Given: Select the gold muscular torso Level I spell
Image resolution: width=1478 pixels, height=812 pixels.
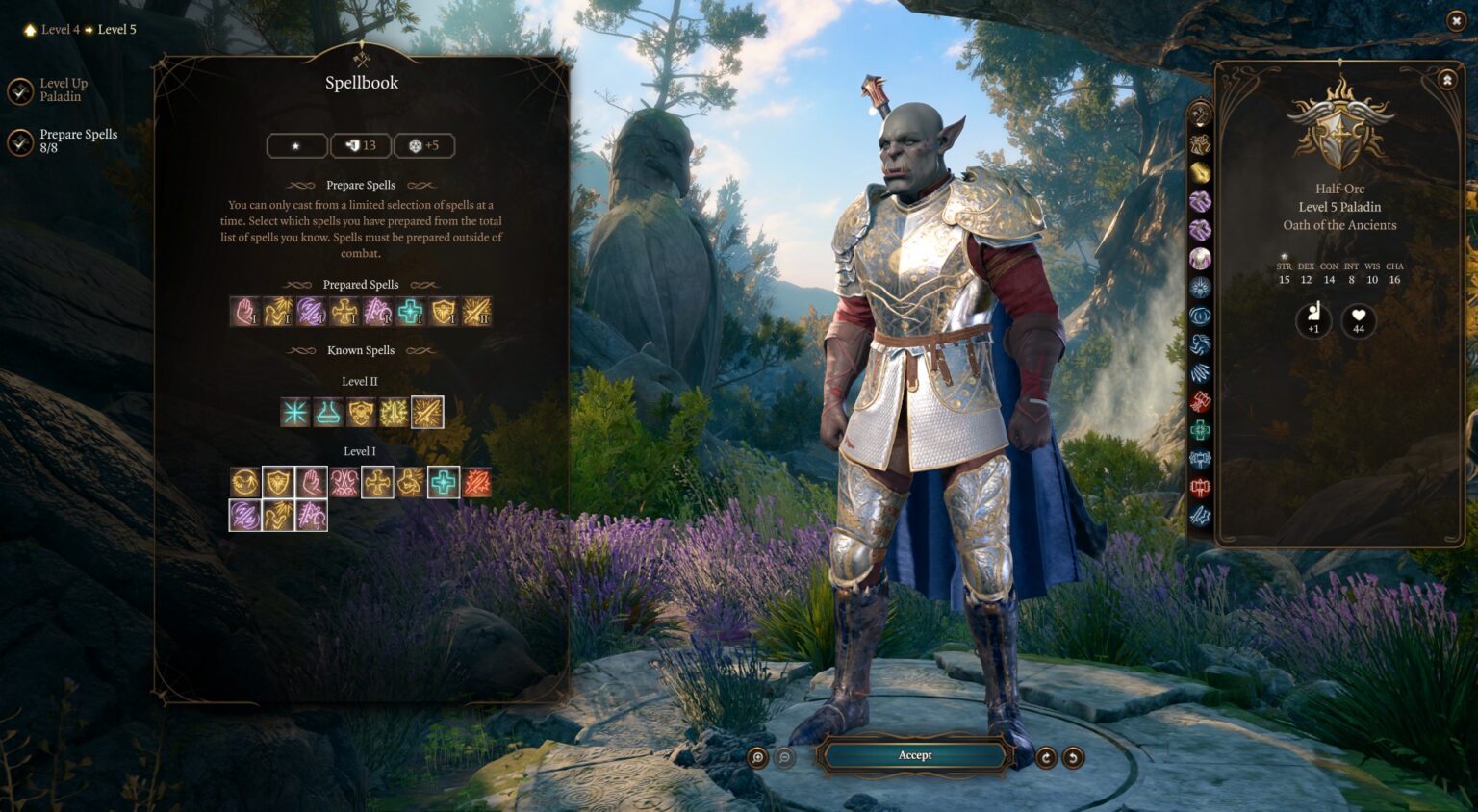Looking at the screenshot, I should coord(411,482).
